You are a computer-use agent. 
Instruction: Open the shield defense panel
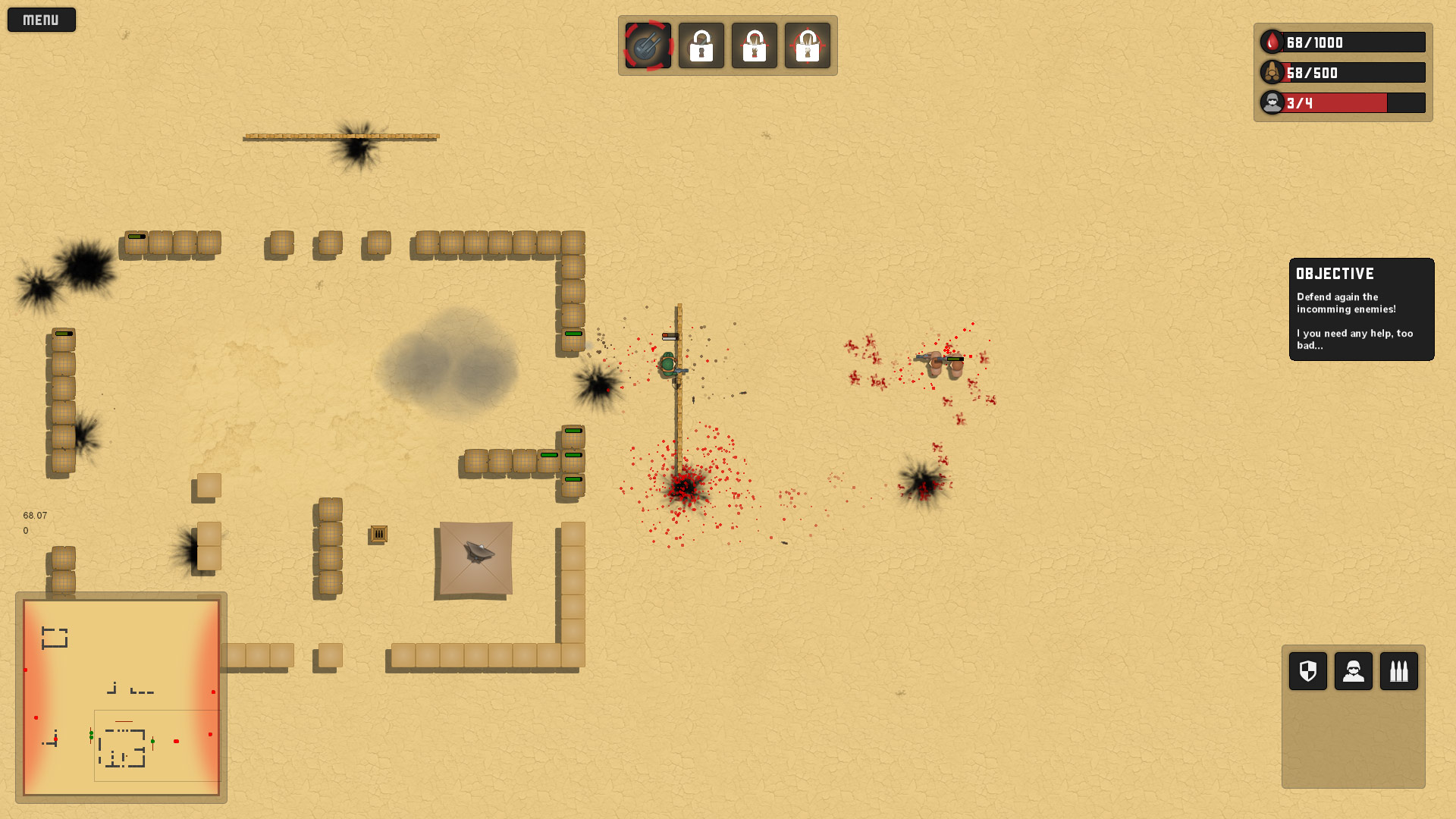1307,670
